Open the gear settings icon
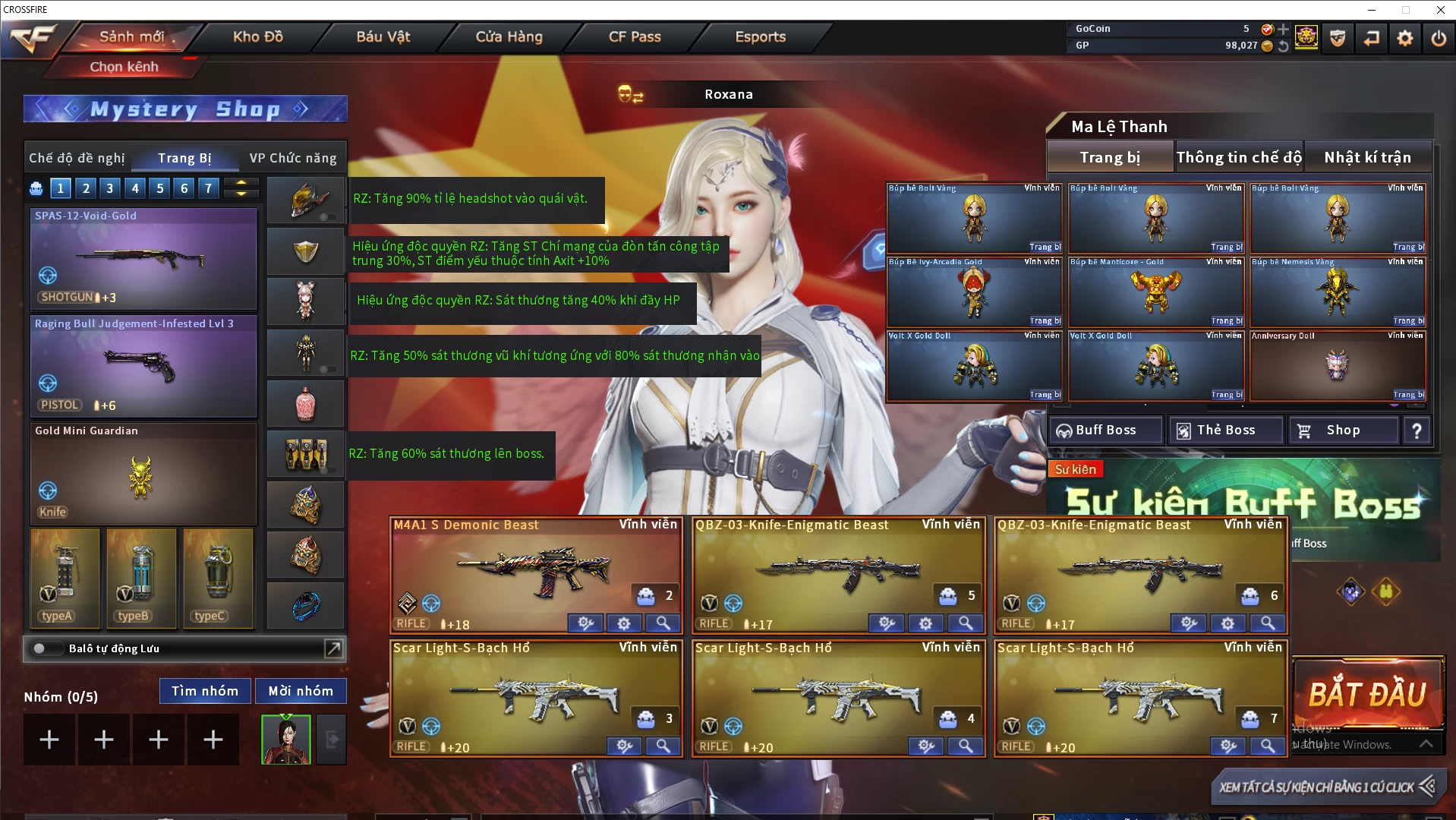Viewport: 1456px width, 820px height. click(x=1405, y=37)
